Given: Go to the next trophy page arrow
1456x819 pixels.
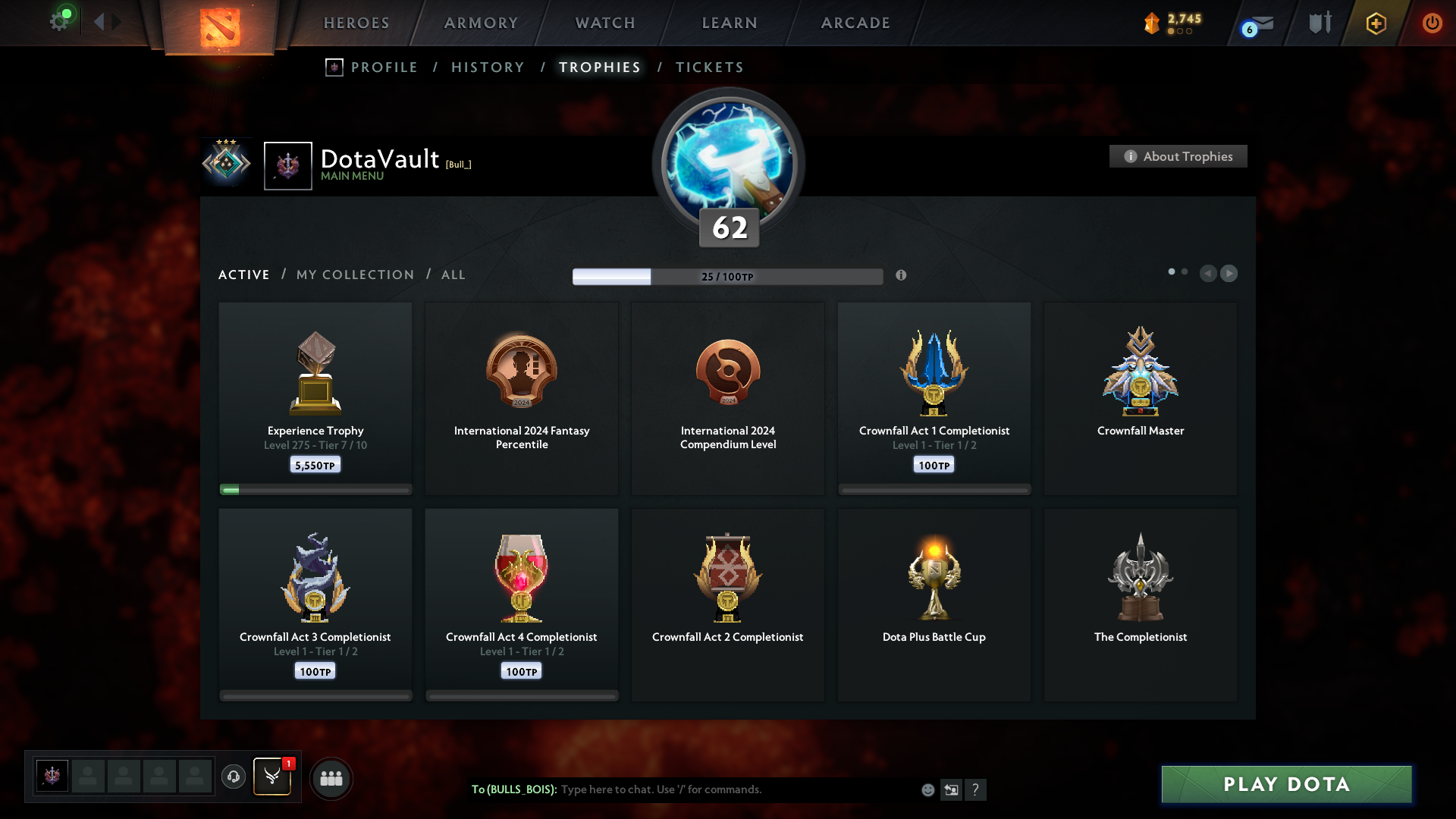Looking at the screenshot, I should coord(1228,273).
